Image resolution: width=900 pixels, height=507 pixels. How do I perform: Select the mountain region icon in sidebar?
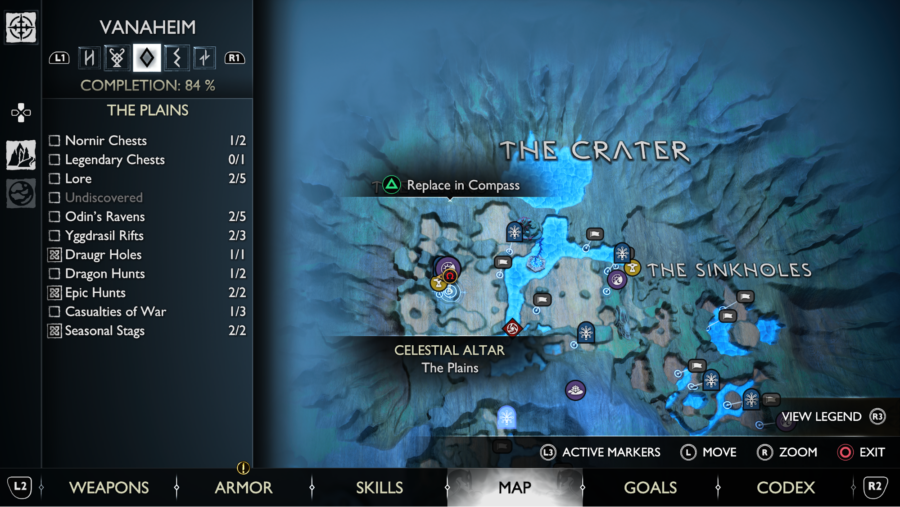(21, 154)
